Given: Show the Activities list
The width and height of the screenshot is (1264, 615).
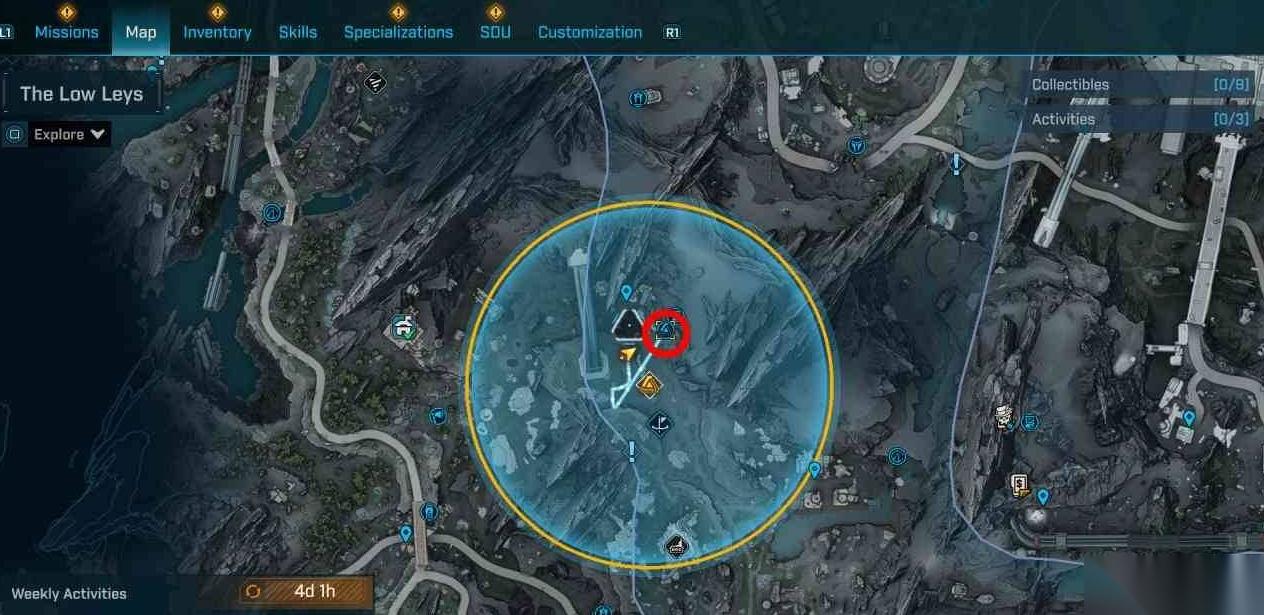Looking at the screenshot, I should pos(1140,119).
